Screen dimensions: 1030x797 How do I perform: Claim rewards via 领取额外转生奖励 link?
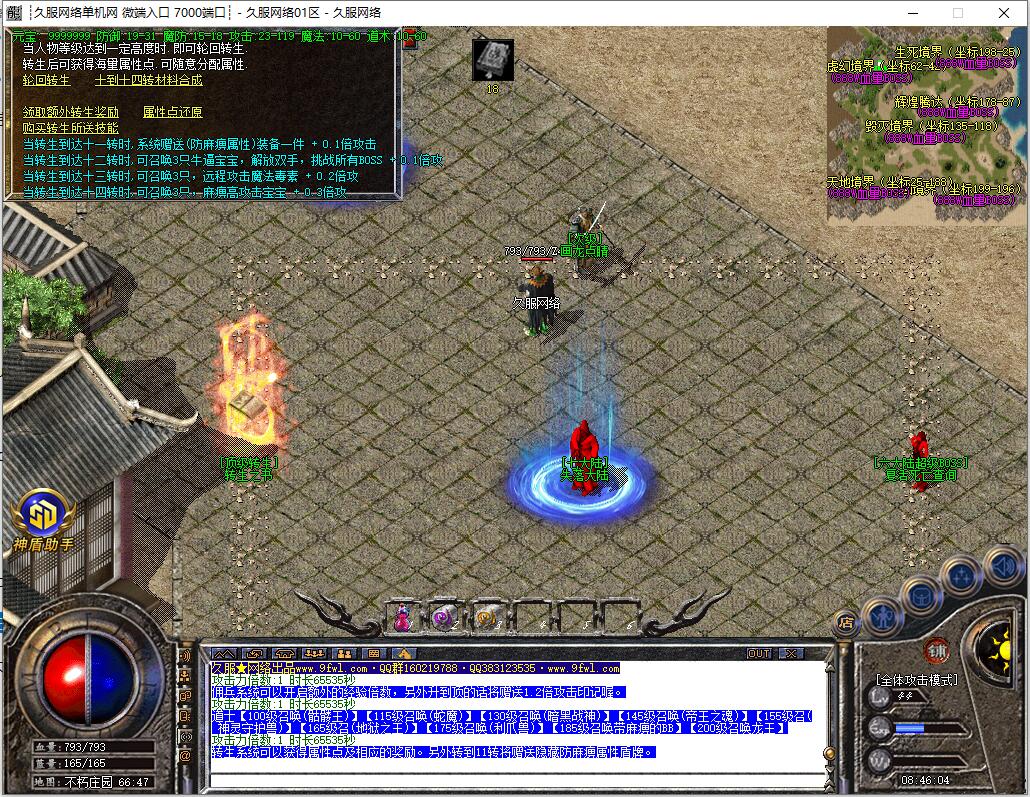[x=70, y=112]
